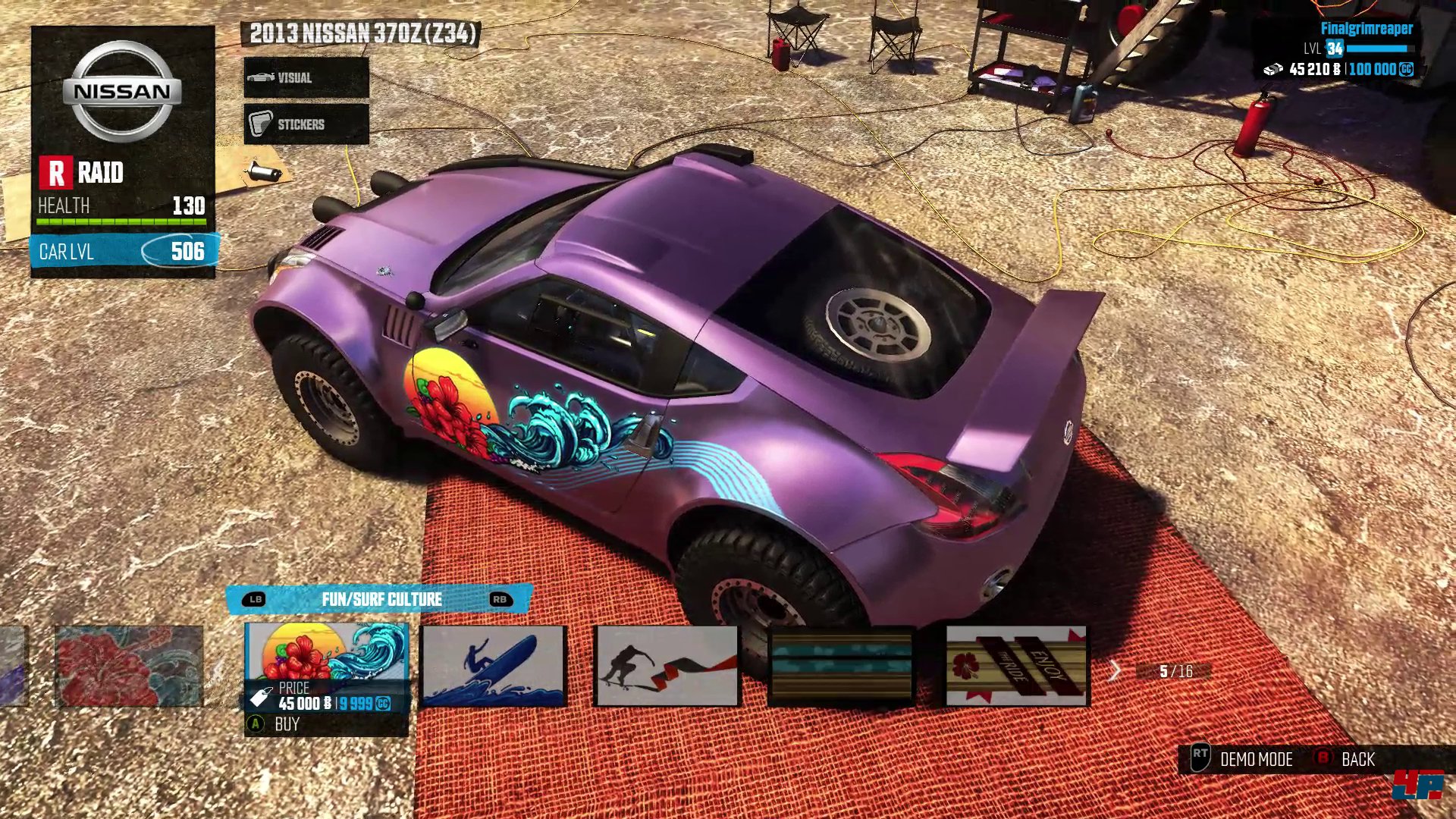Select the faded red hibiscus pattern sticker
The height and width of the screenshot is (819, 1456).
(x=129, y=666)
